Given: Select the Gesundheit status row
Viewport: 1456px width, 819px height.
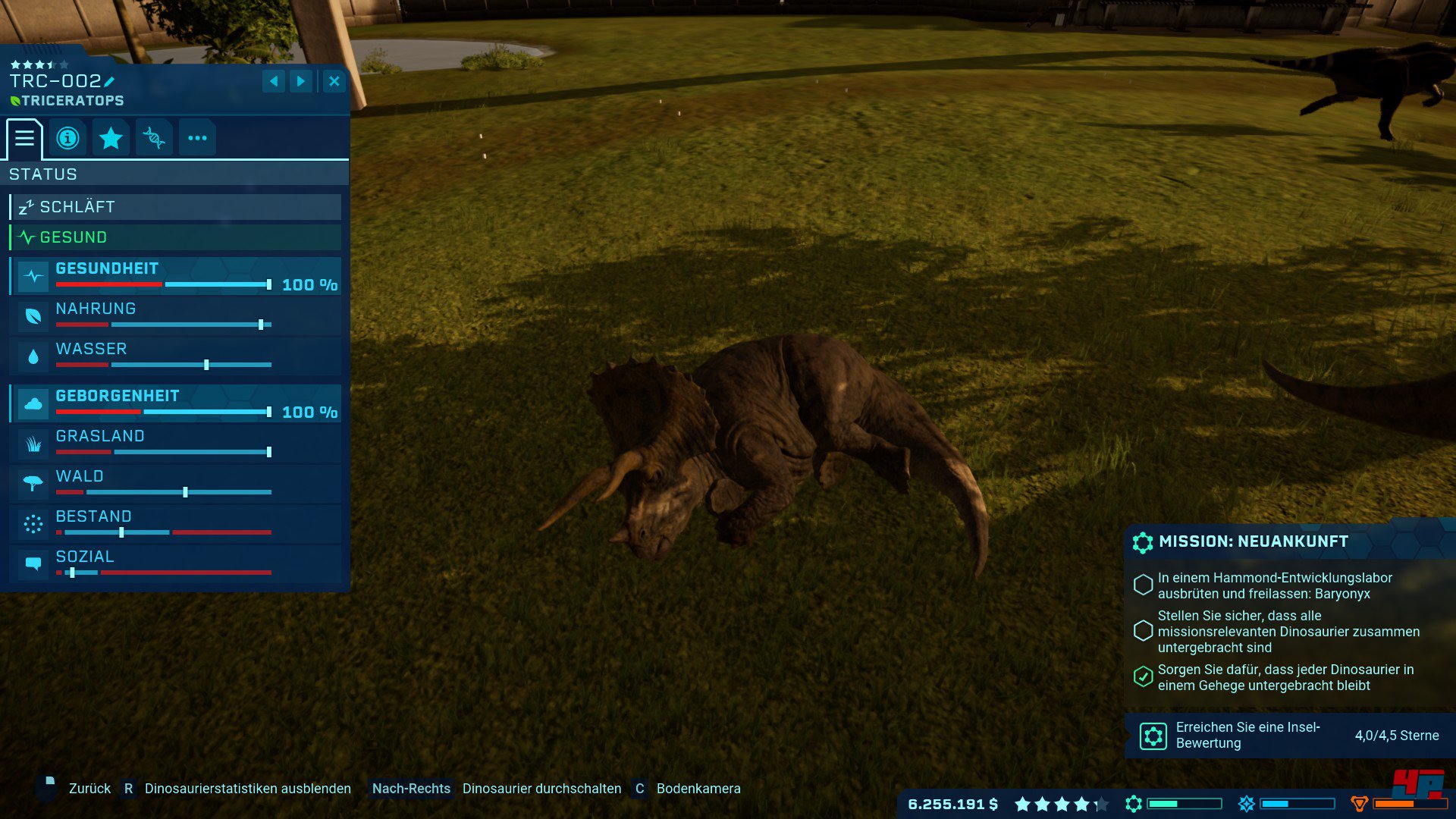Looking at the screenshot, I should [176, 276].
